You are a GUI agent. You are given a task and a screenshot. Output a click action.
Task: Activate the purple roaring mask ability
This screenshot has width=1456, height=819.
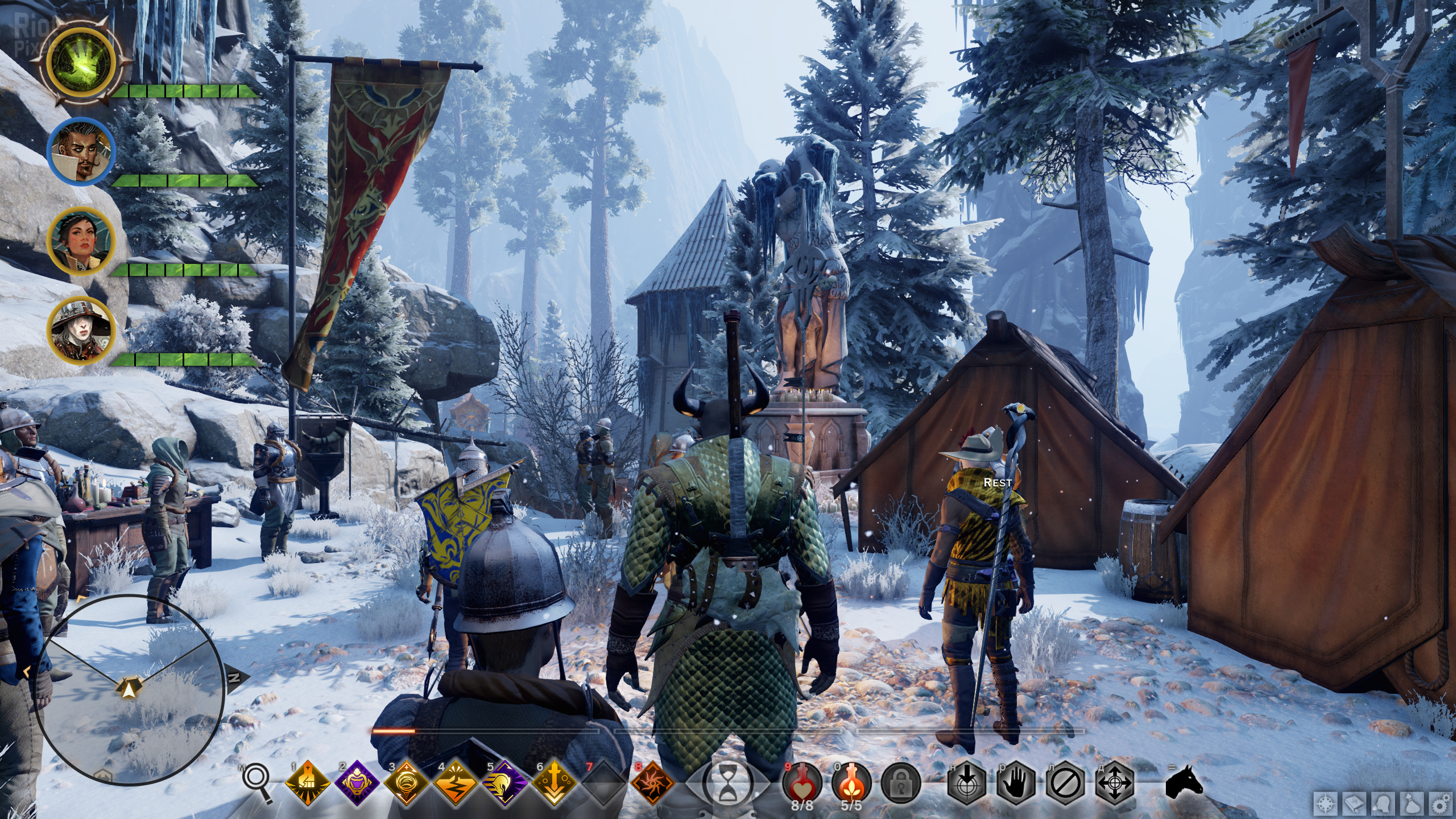[x=357, y=783]
